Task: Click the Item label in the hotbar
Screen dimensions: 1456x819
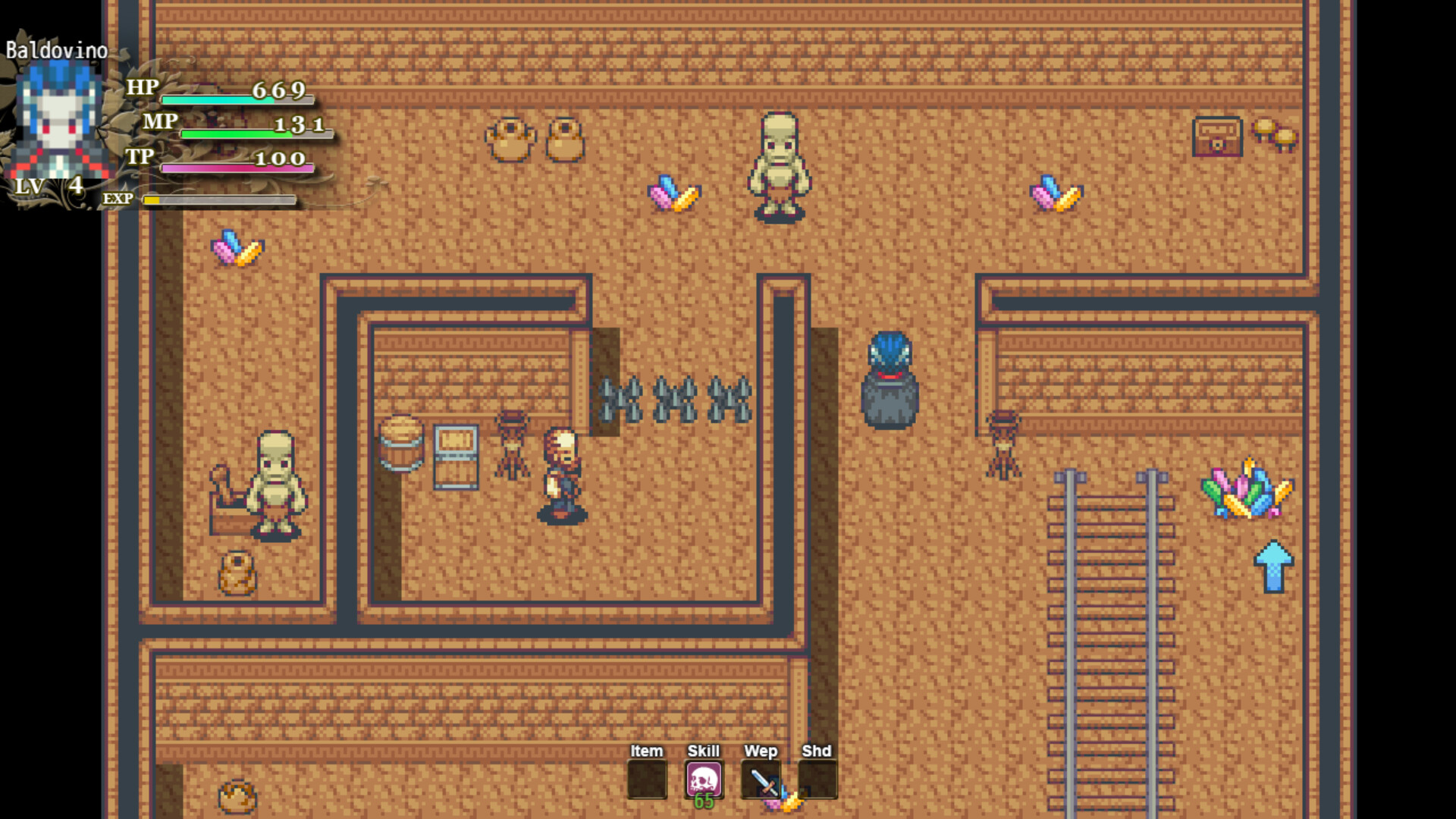Action: tap(646, 751)
